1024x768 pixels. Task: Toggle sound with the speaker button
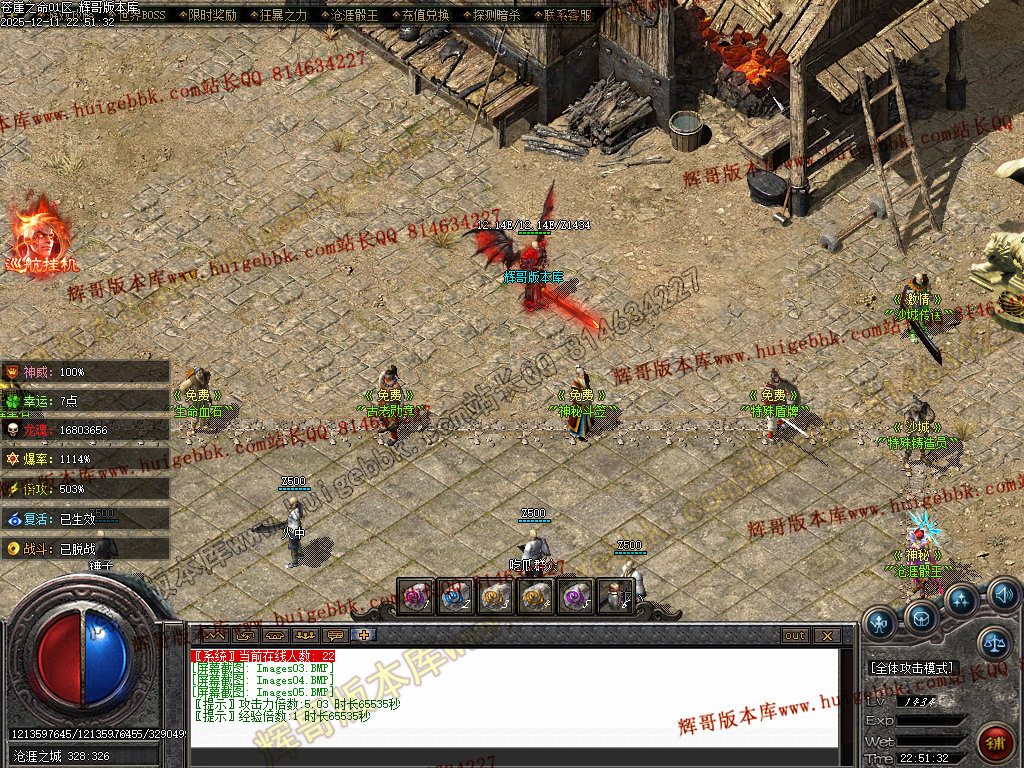pos(1004,596)
